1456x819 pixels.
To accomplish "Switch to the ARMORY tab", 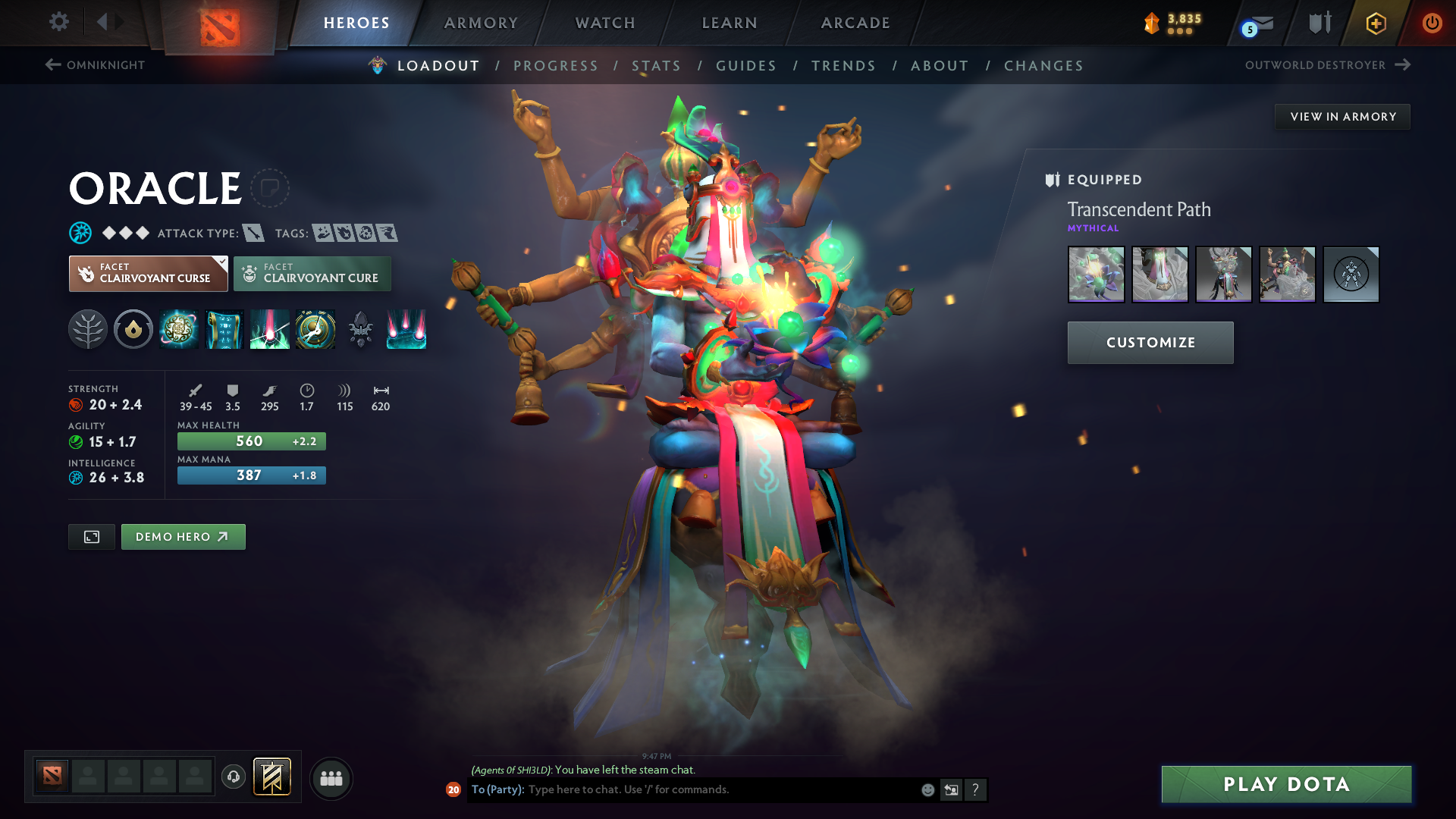I will tap(481, 23).
